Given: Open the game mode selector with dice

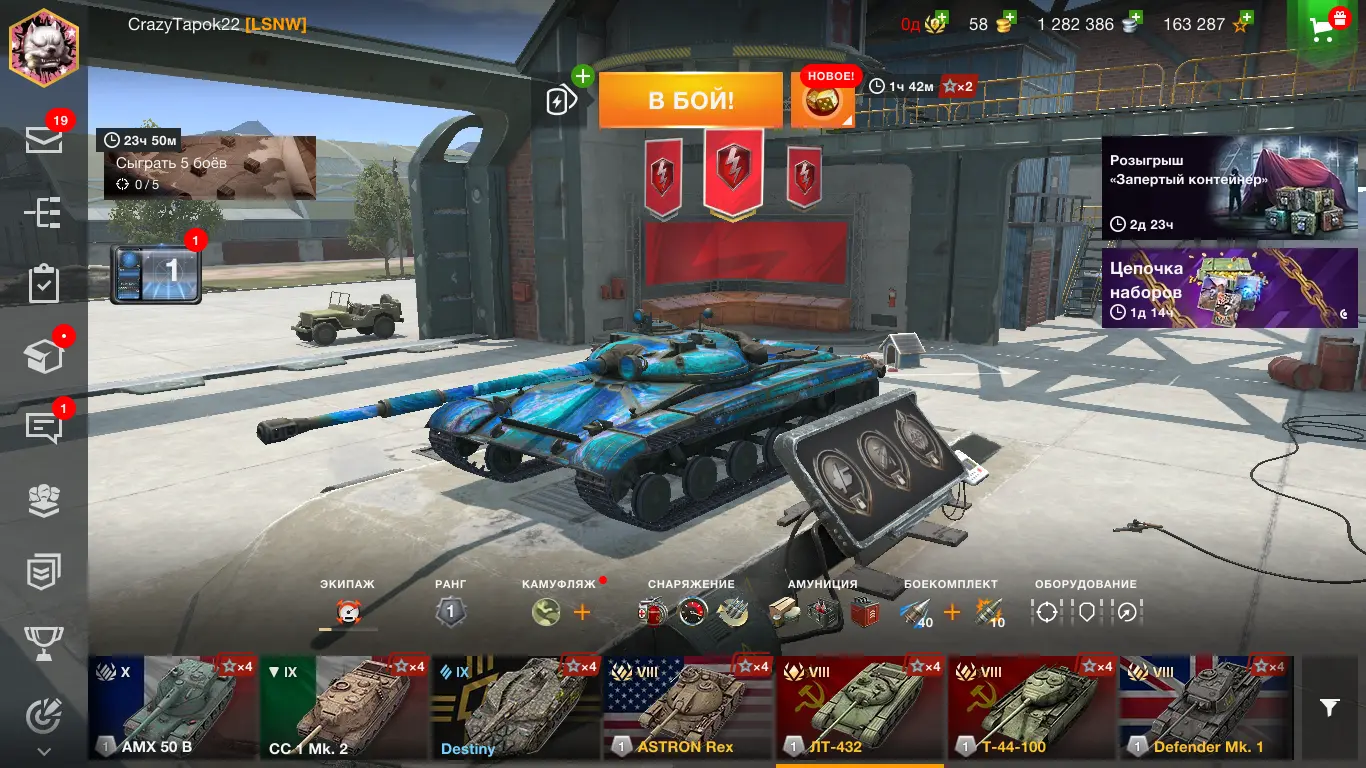Looking at the screenshot, I should [x=822, y=102].
